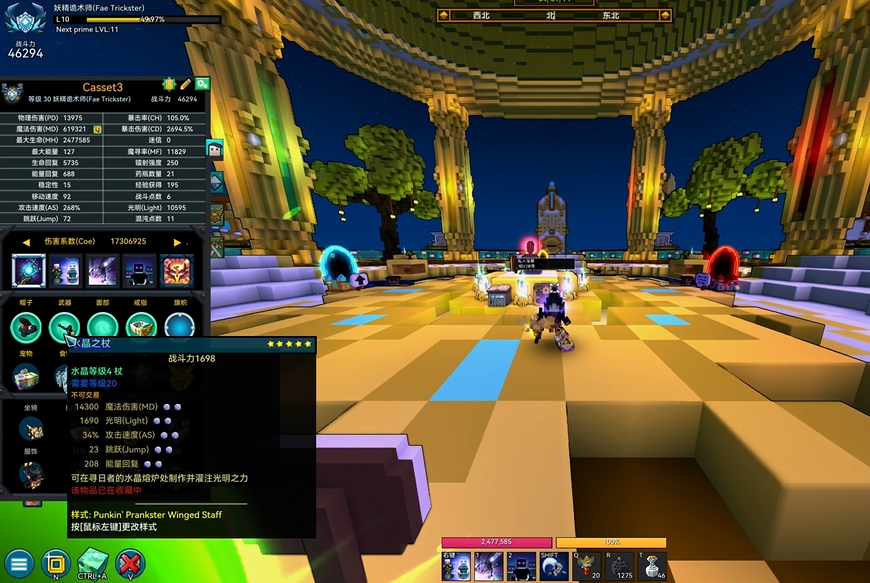Select the glowing staff ability thumbnail
Viewport: 870px width, 583px height.
tap(29, 270)
